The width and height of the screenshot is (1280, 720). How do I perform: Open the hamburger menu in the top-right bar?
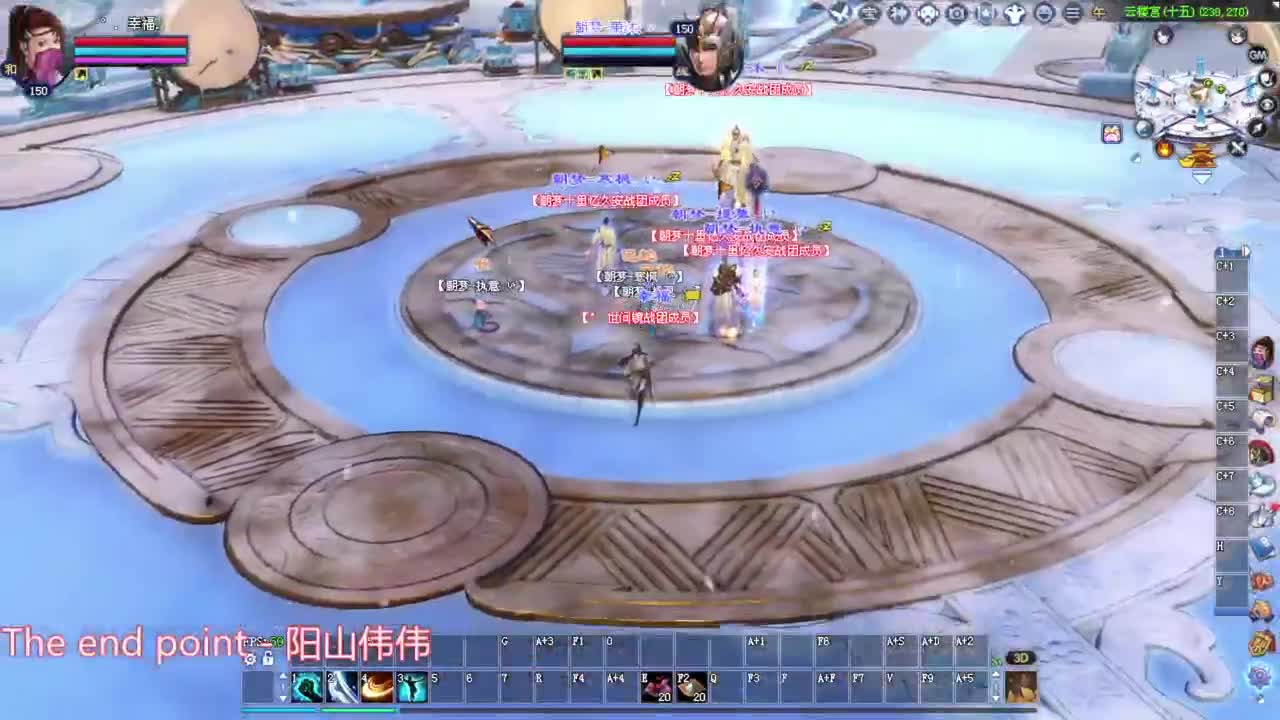coord(1071,12)
